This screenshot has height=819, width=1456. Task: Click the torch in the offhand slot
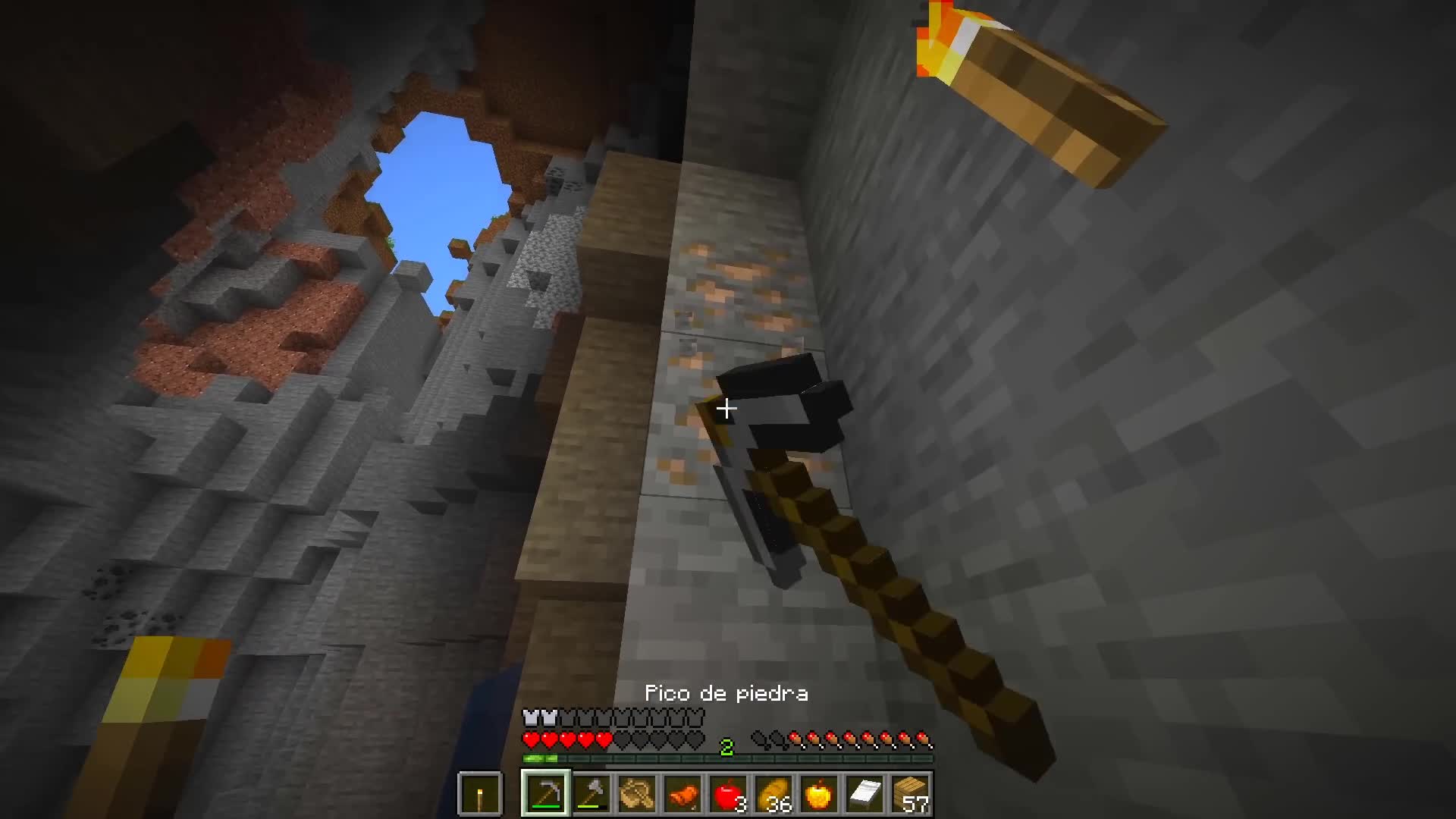click(x=480, y=795)
